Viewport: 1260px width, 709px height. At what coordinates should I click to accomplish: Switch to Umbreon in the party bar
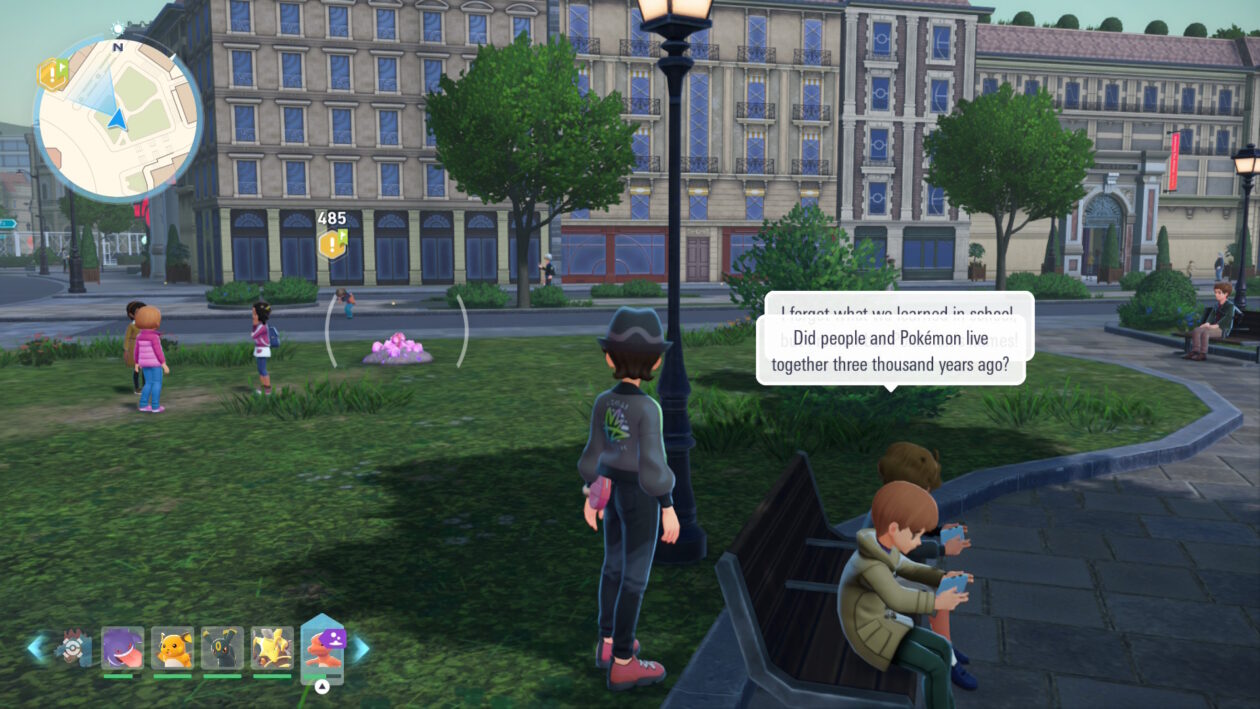(222, 648)
